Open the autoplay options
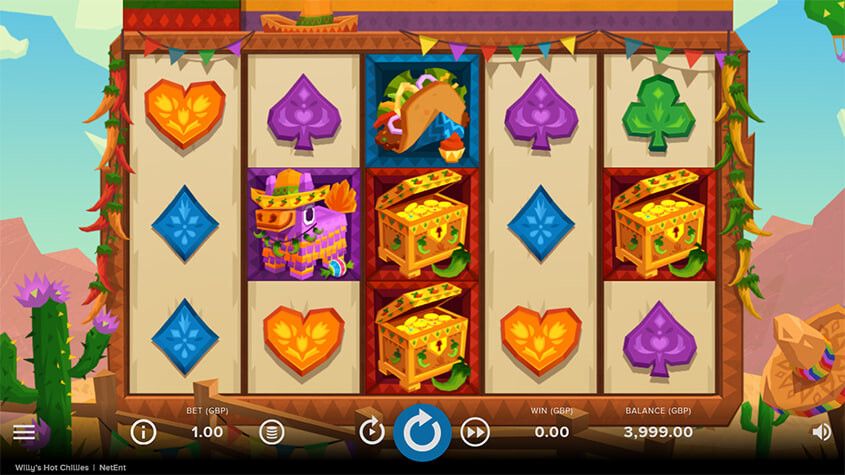The image size is (845, 475). click(x=372, y=431)
